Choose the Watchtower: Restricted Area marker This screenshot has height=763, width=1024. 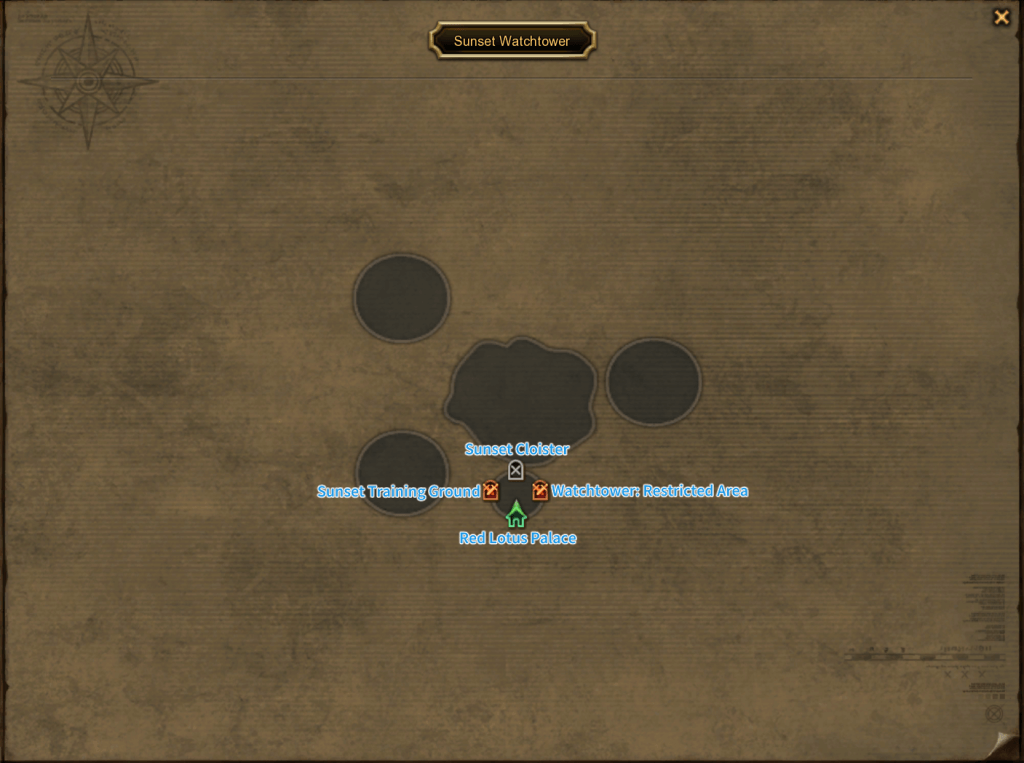[540, 491]
